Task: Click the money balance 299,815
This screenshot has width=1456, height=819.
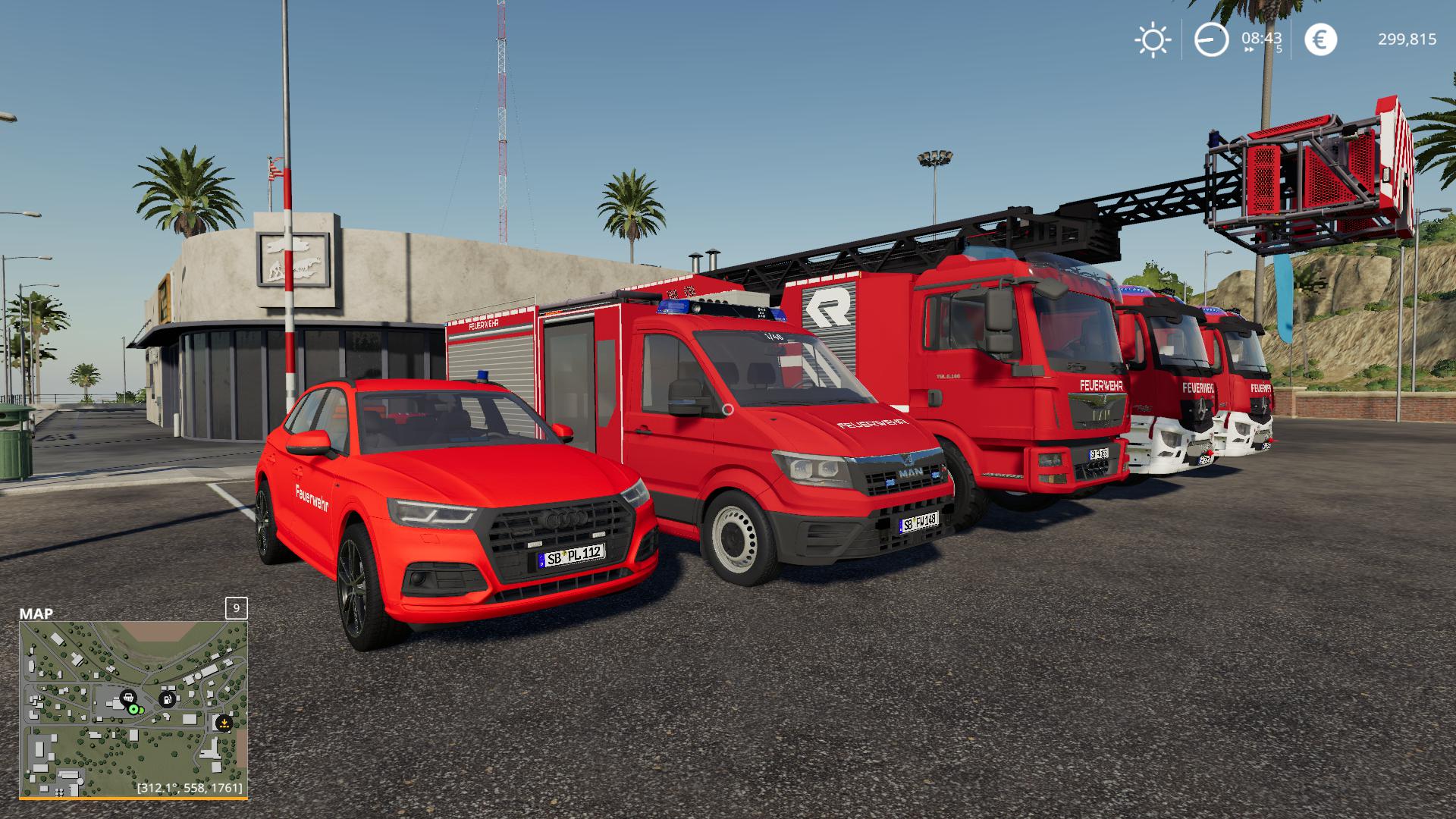Action: (1407, 39)
